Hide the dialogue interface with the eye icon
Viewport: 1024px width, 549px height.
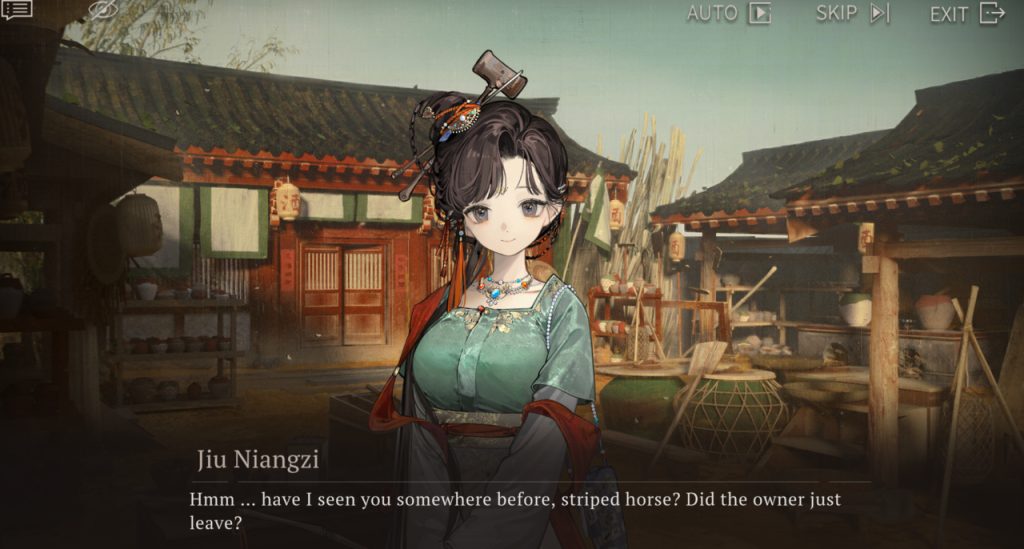click(103, 11)
